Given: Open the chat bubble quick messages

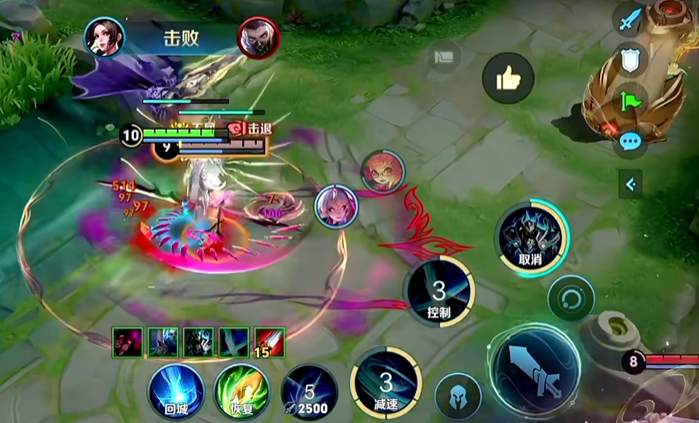Looking at the screenshot, I should [x=629, y=141].
